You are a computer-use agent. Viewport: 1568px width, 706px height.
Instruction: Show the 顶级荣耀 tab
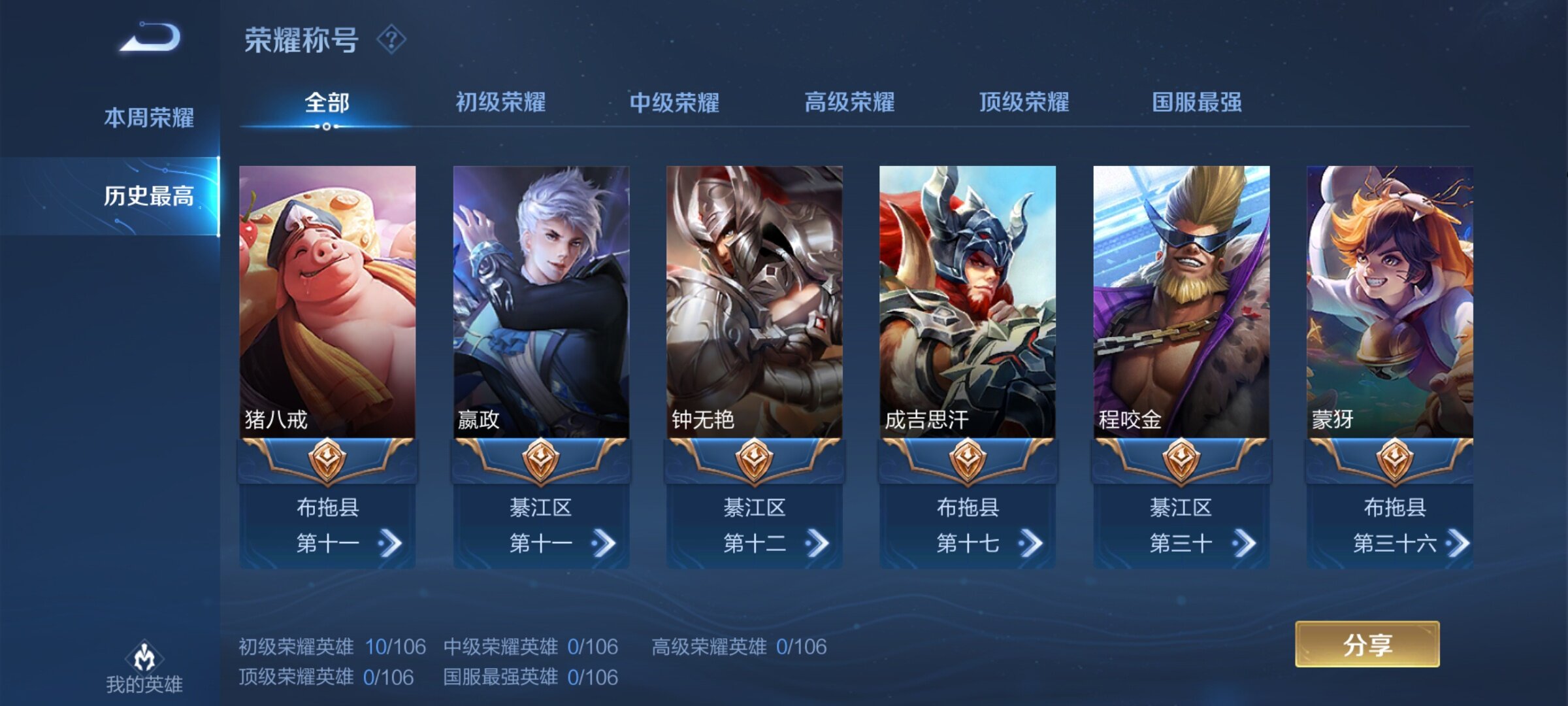1024,103
